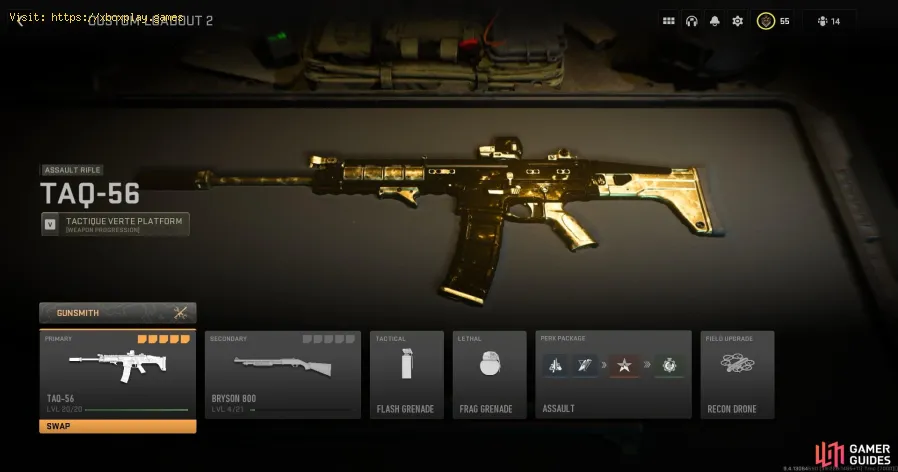
Task: Open the player rank 55 profile
Action: 773,21
